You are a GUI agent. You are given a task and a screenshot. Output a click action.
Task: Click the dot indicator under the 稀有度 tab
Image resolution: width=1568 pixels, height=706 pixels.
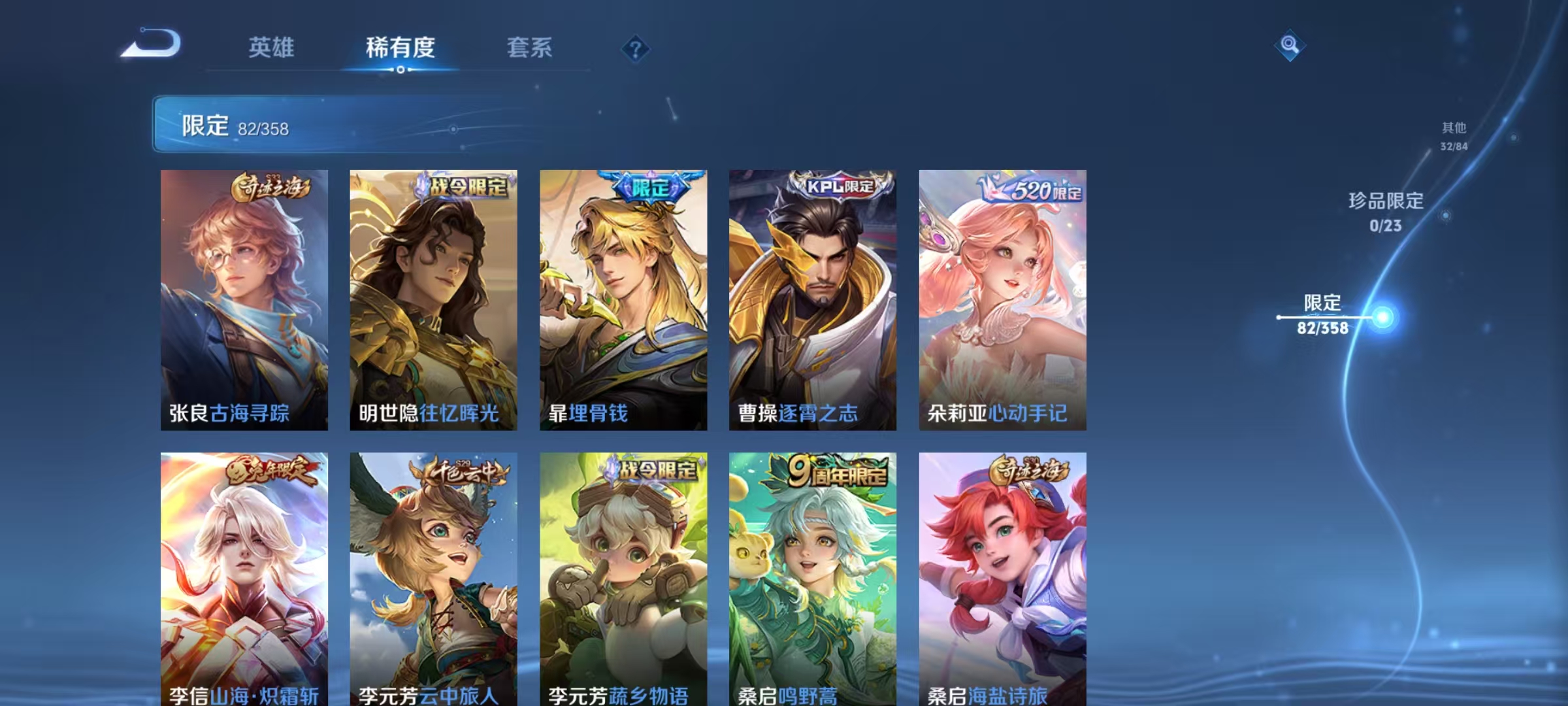tap(400, 69)
